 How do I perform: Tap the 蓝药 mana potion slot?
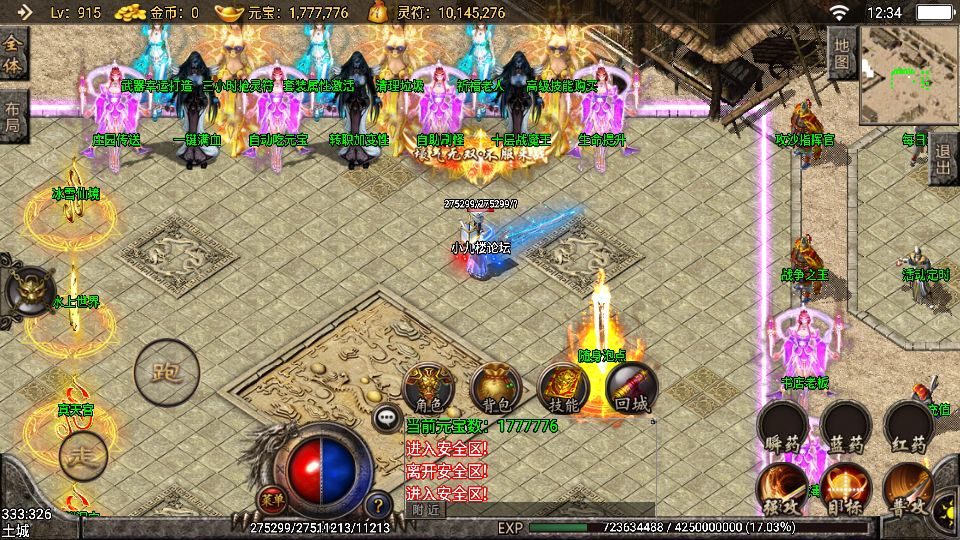[x=847, y=428]
